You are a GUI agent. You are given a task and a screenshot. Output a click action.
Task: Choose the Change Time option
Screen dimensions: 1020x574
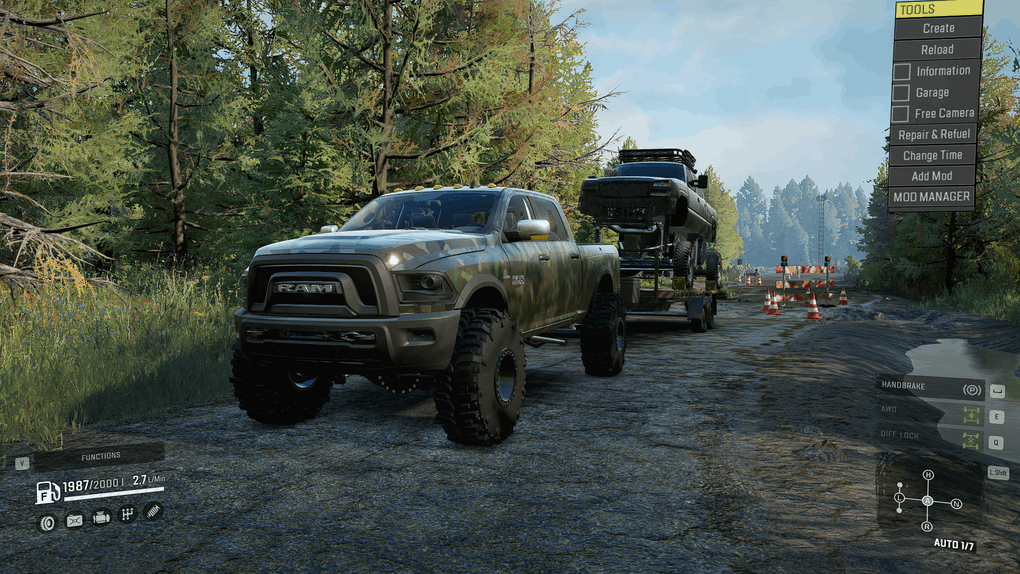click(x=932, y=155)
